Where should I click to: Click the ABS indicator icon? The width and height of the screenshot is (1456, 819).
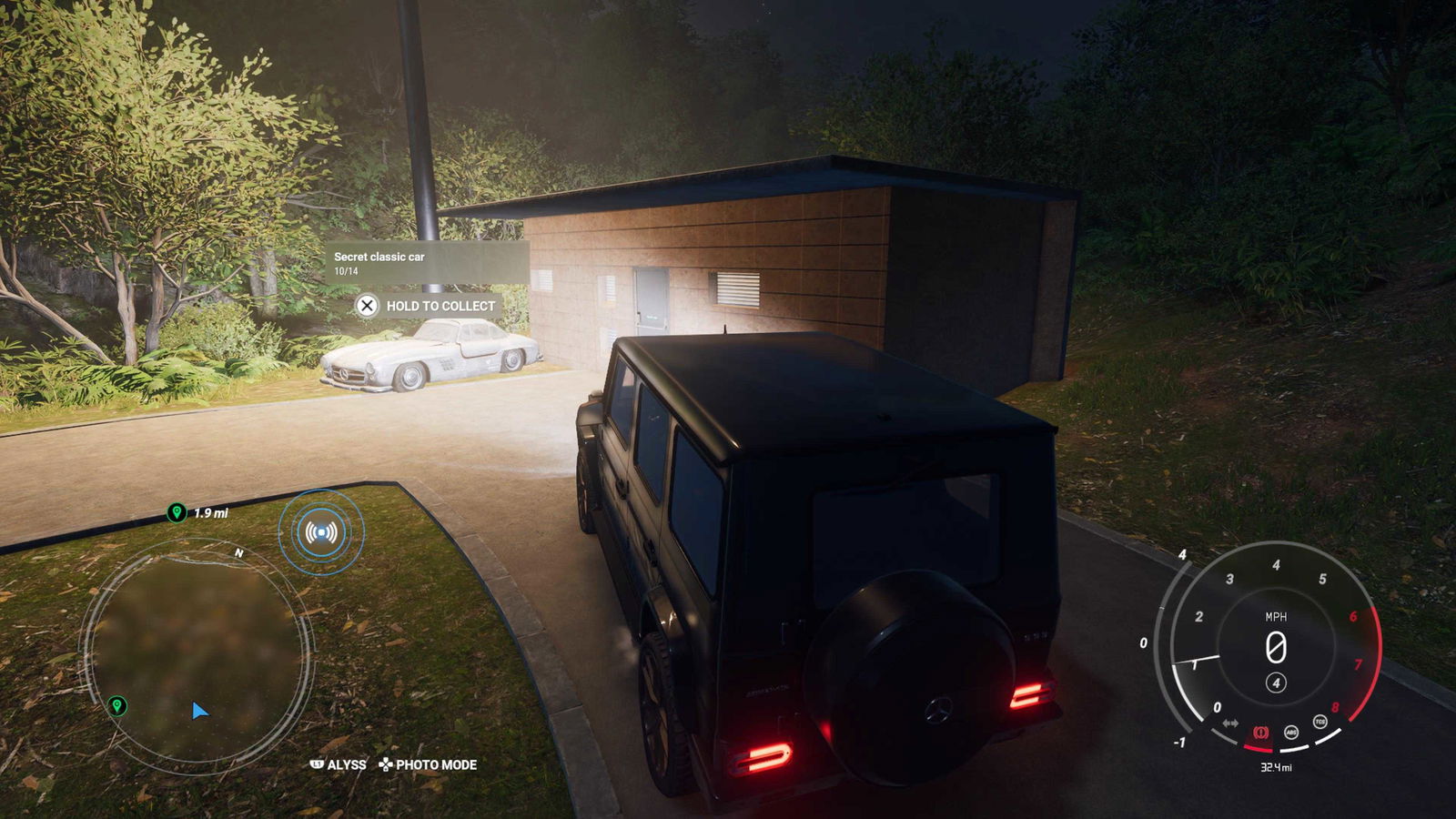pos(1290,732)
